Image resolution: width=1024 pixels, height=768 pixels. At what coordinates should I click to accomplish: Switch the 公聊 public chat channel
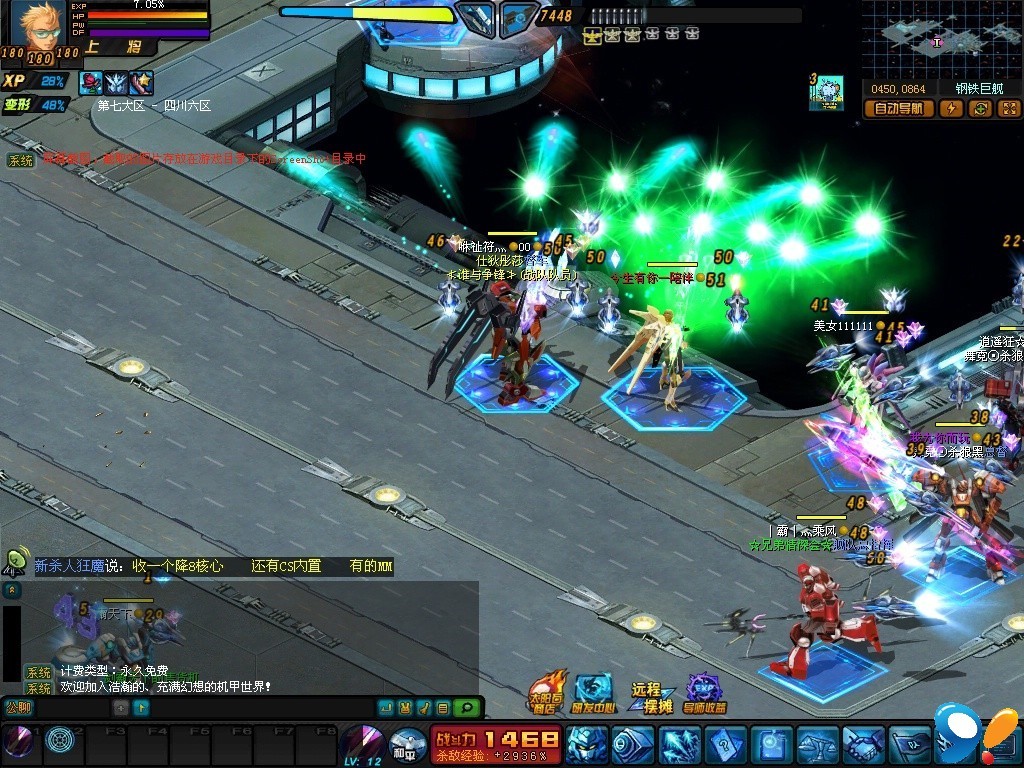tap(19, 708)
